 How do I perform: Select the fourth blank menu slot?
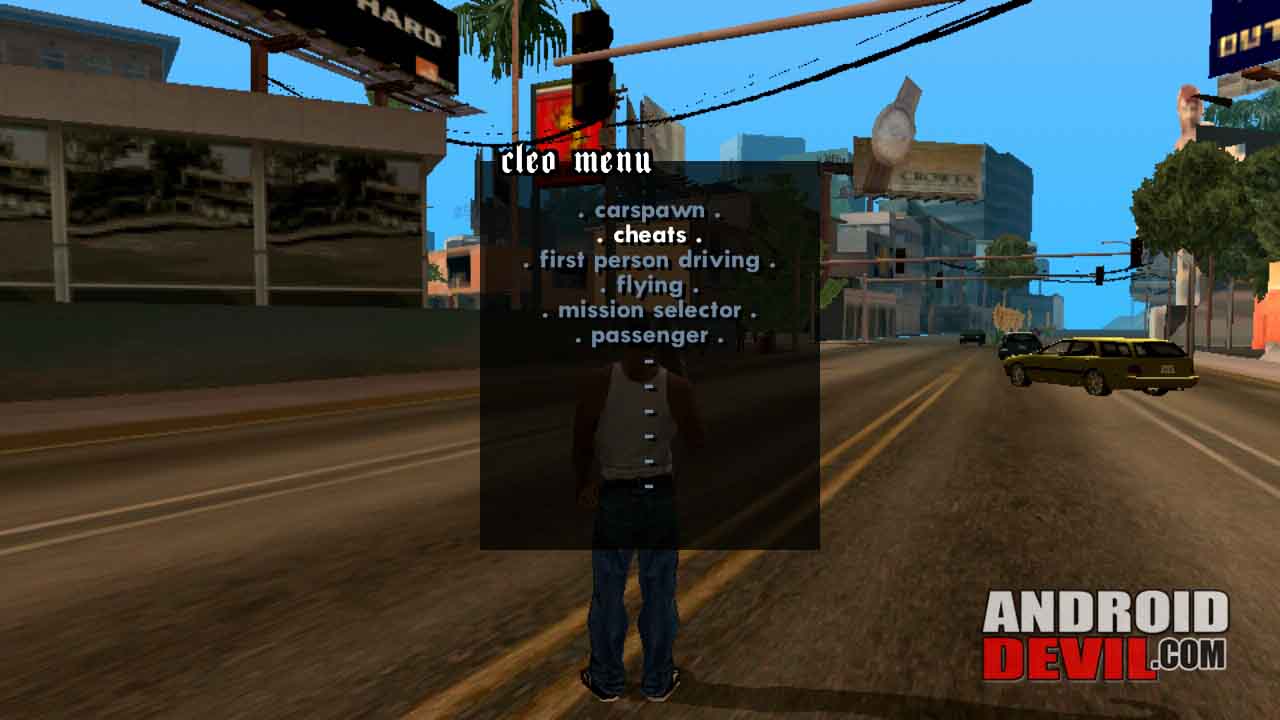tap(648, 436)
